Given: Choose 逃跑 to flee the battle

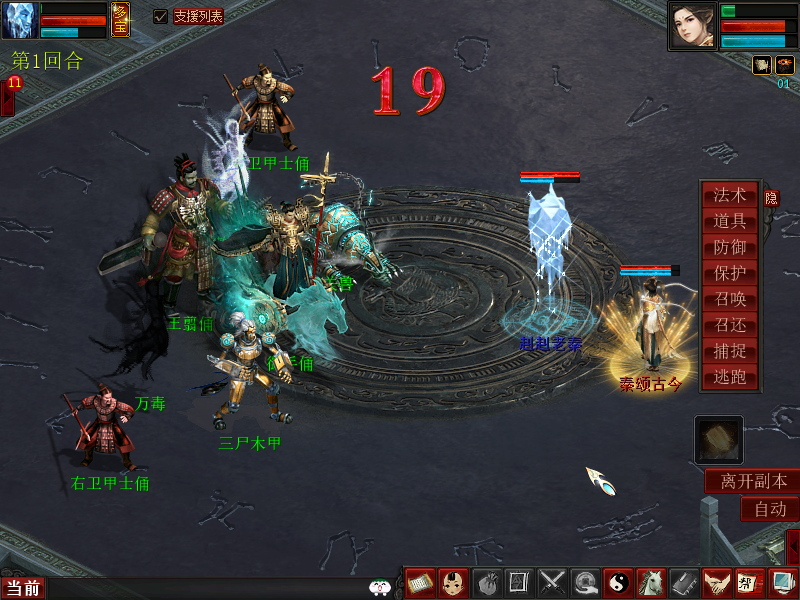Looking at the screenshot, I should 730,377.
